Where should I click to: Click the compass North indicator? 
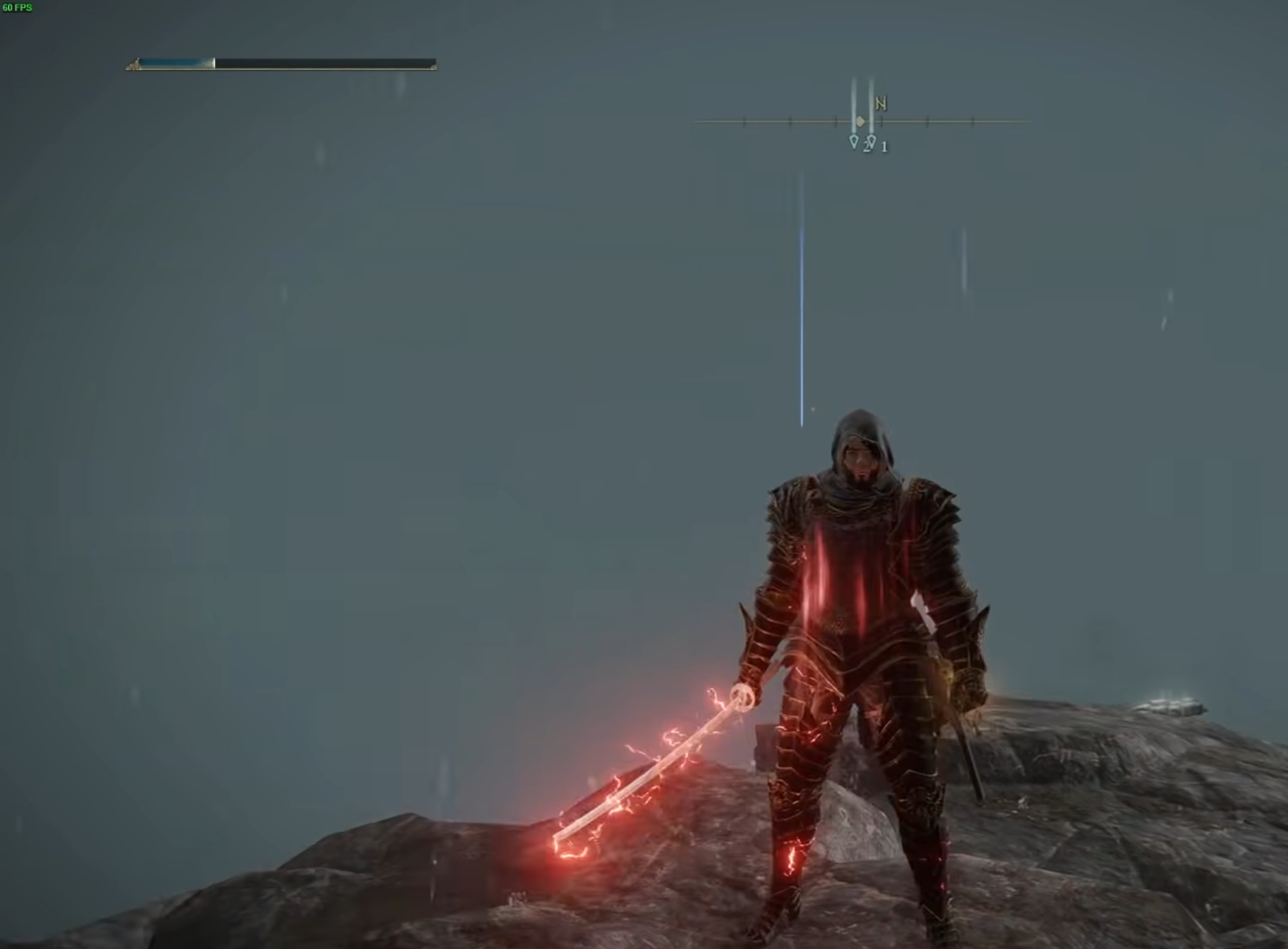pyautogui.click(x=880, y=104)
